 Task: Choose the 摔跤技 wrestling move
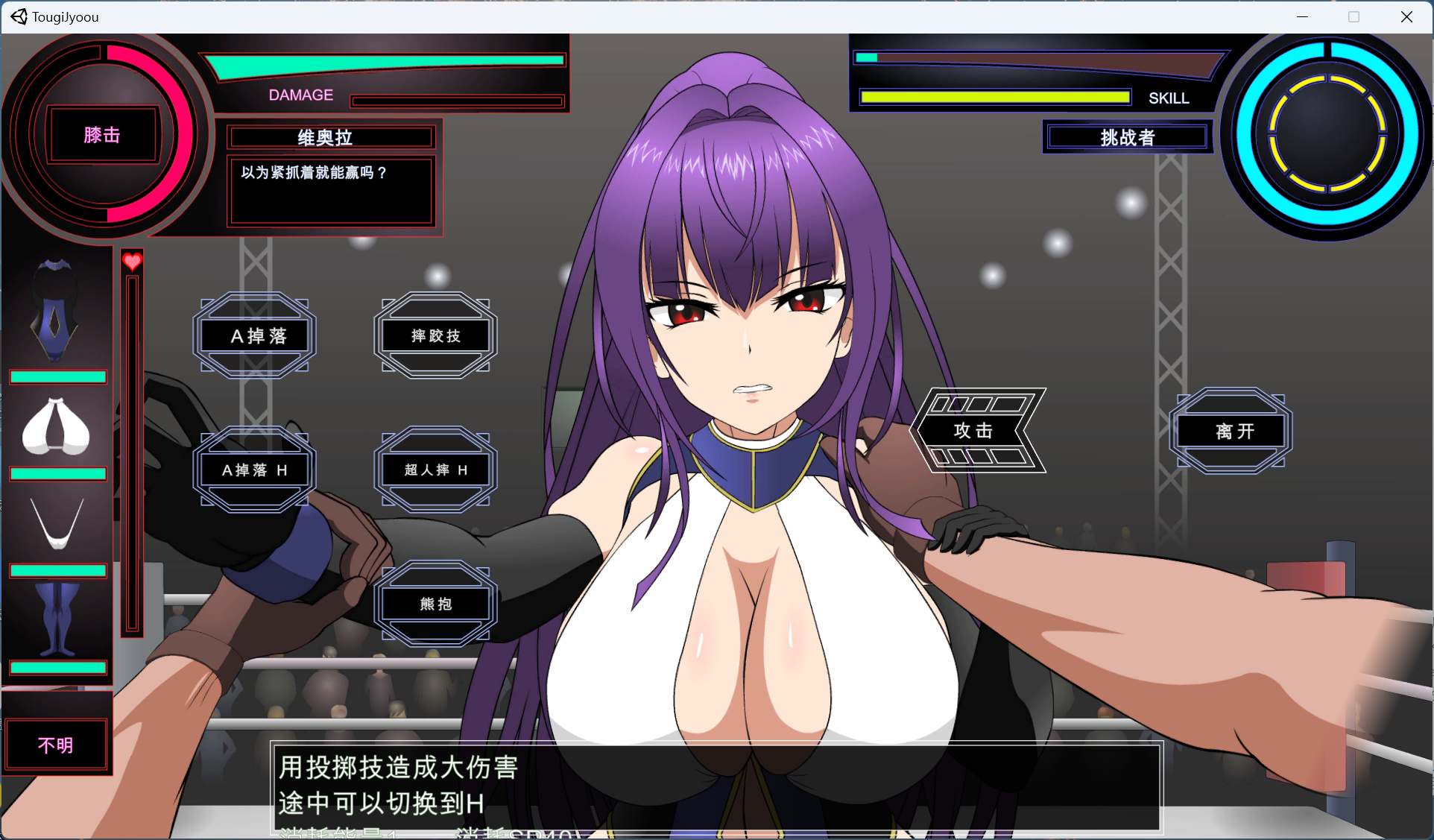(436, 336)
